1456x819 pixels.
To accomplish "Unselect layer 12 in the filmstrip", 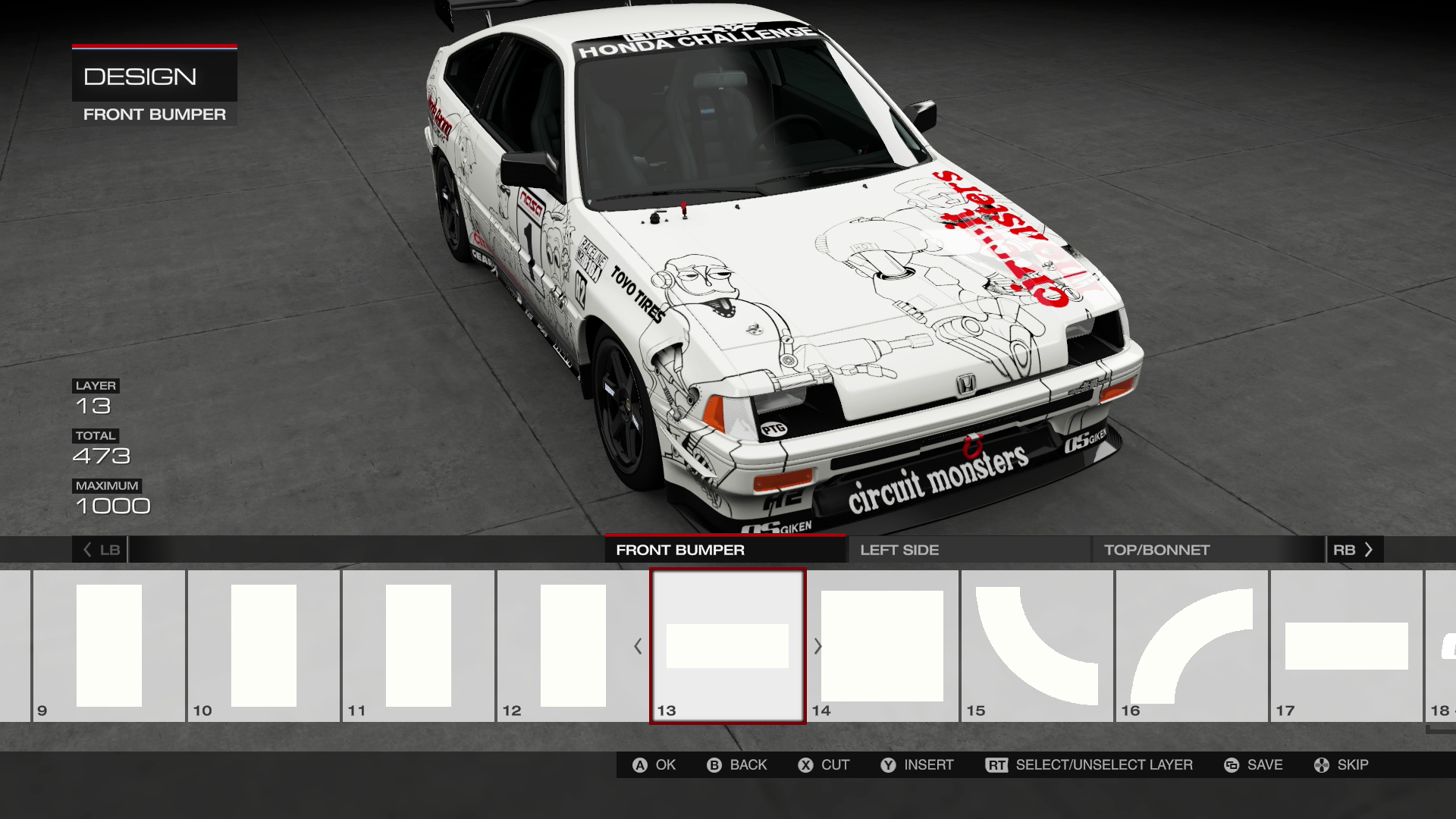I will click(x=573, y=645).
